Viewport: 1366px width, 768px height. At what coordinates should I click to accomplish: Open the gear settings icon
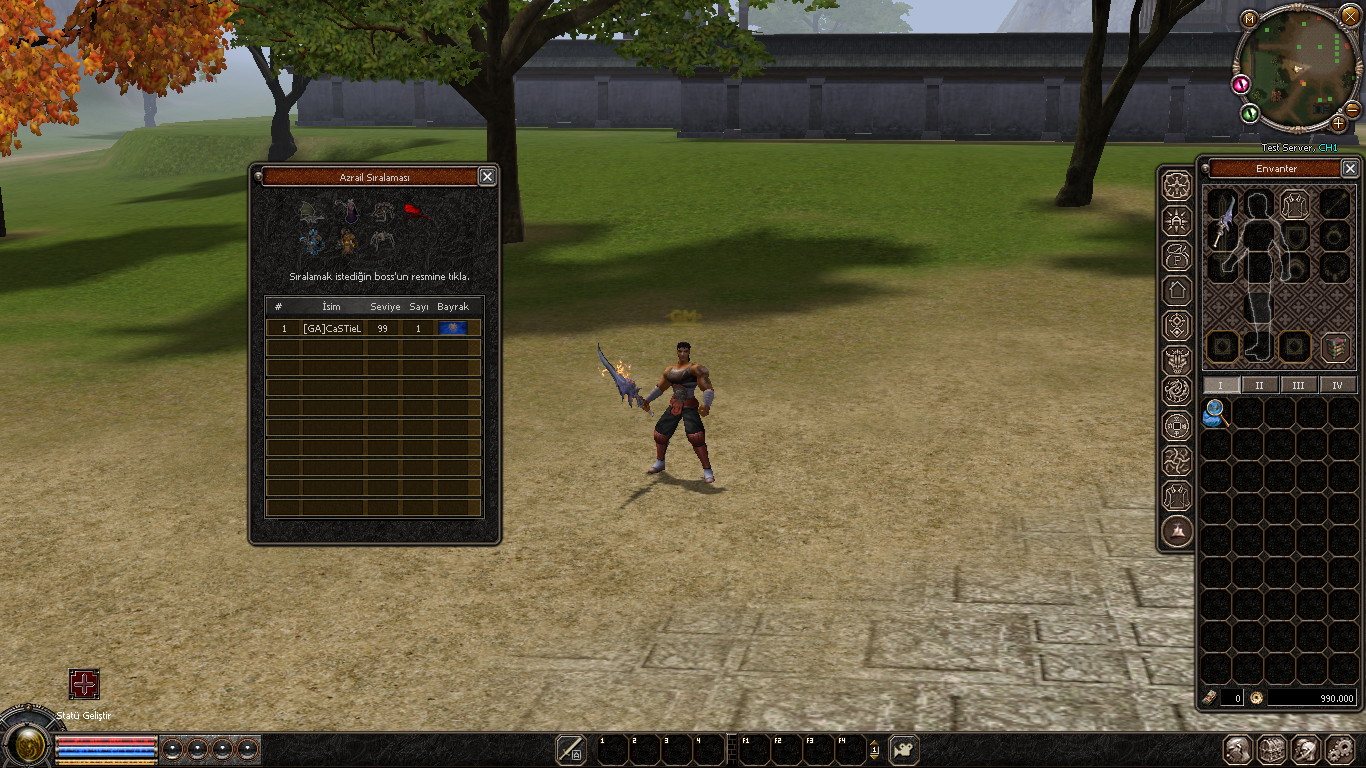coord(1339,749)
